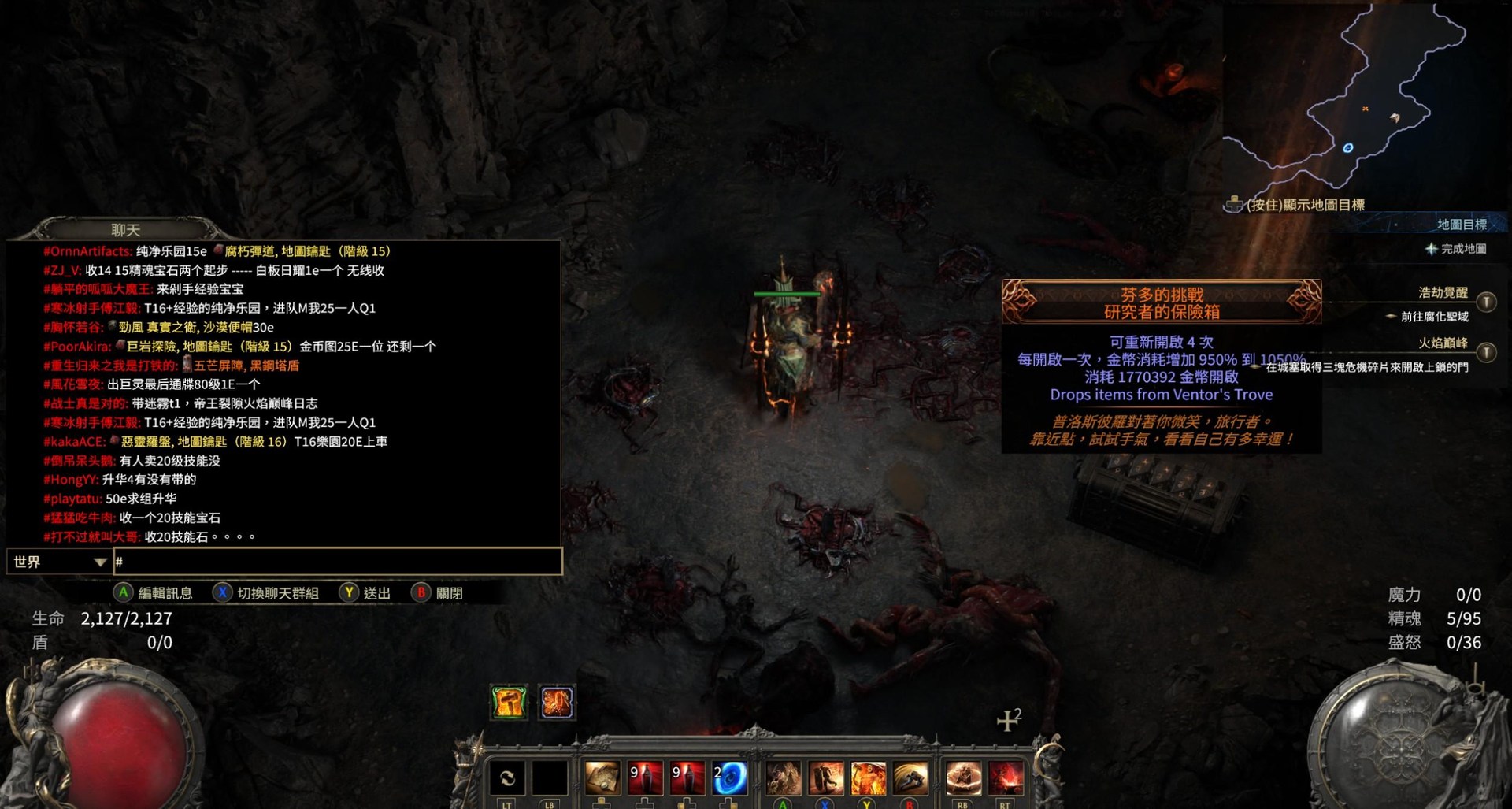1512x809 pixels.
Task: Select the 火焰巔峰 quest tracker entry
Action: (x=1443, y=343)
